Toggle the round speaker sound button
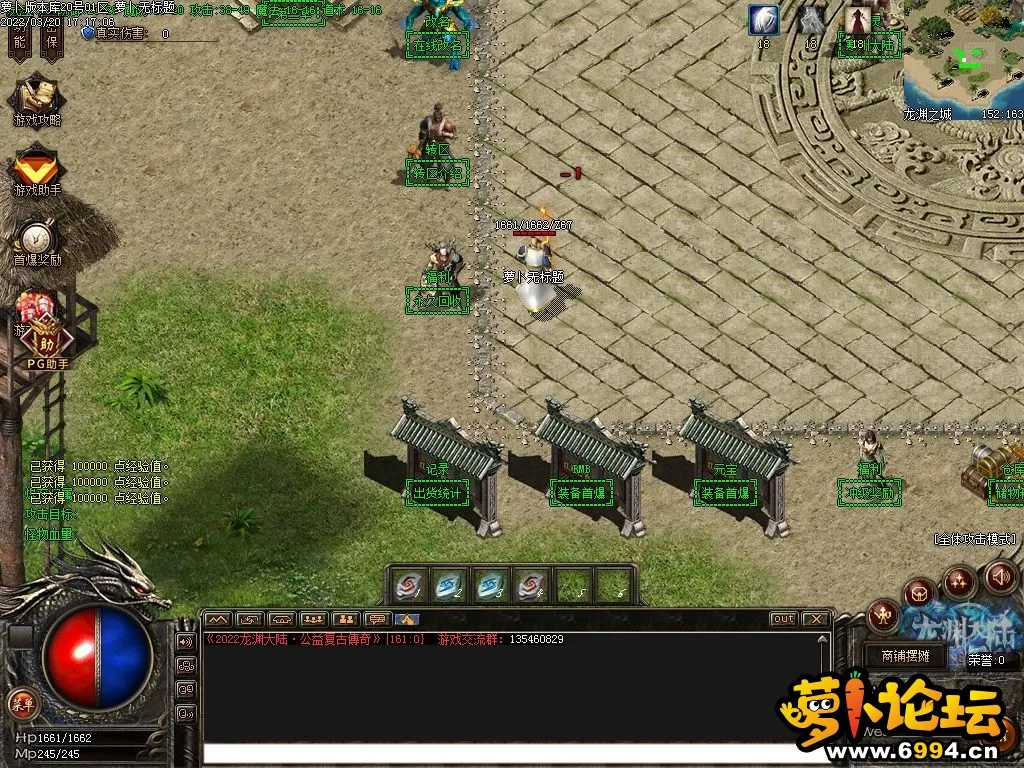 point(1001,577)
